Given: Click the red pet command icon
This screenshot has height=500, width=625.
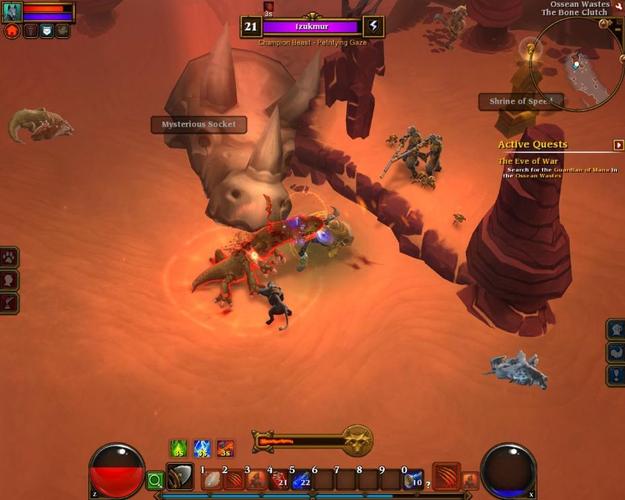Looking at the screenshot, I should (x=12, y=31).
